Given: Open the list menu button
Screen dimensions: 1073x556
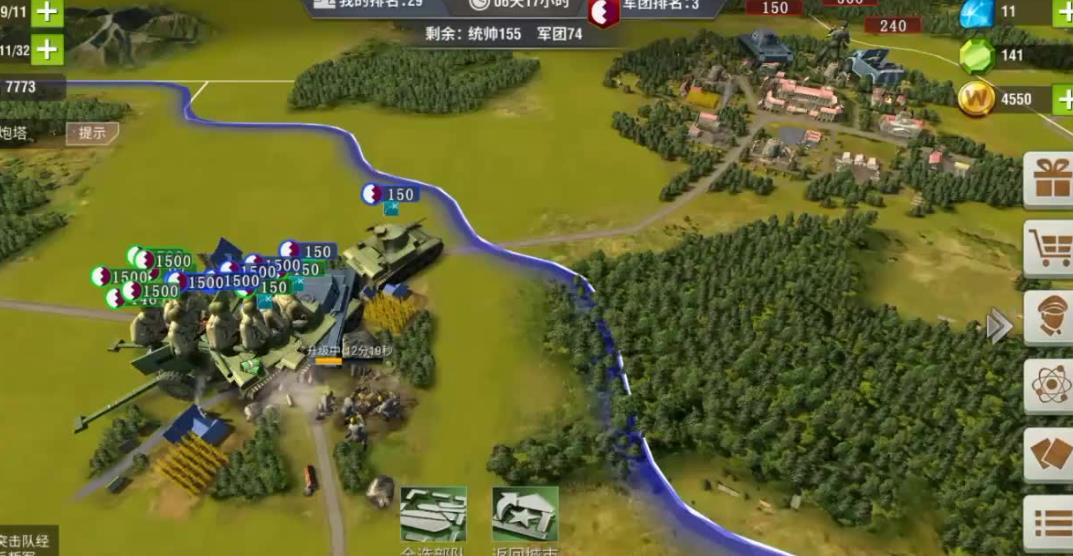Looking at the screenshot, I should coord(1051,523).
